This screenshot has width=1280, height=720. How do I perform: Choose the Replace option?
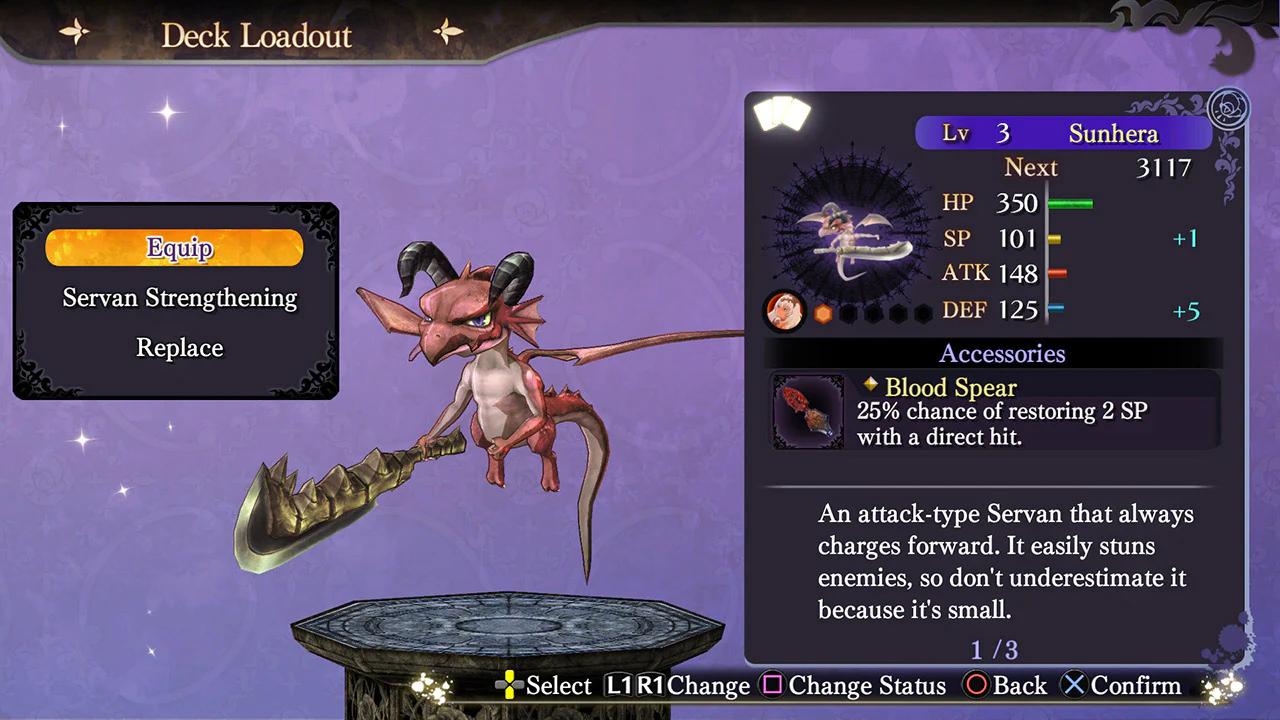click(x=179, y=348)
